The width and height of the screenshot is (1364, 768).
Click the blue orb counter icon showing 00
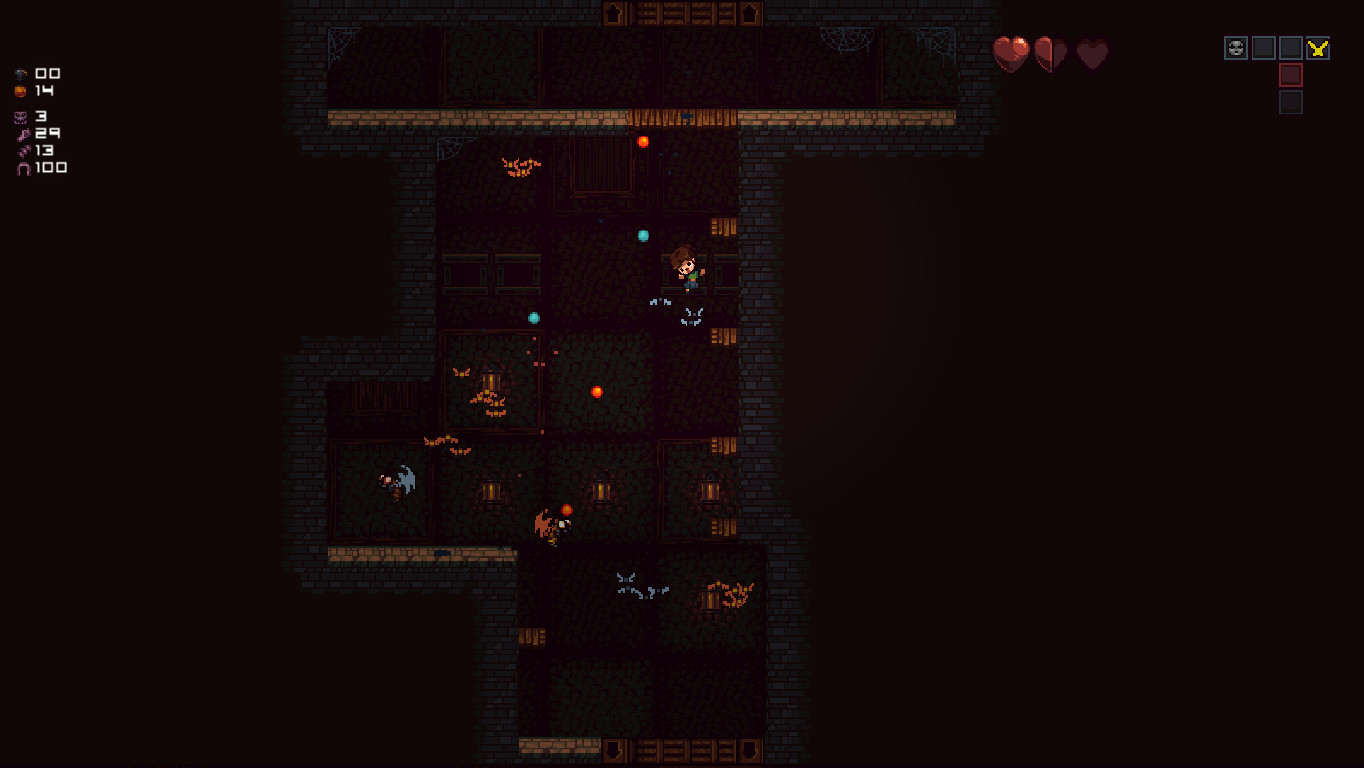point(20,74)
